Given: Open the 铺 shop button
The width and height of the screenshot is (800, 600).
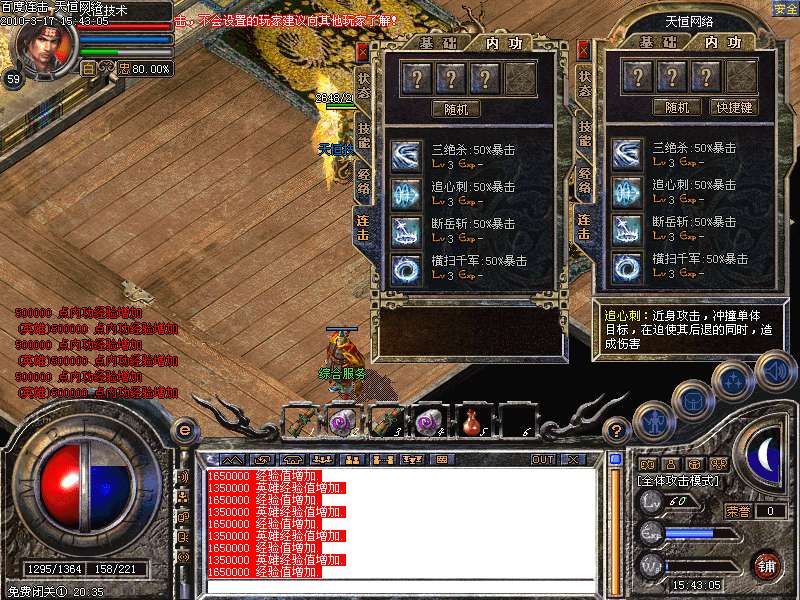Looking at the screenshot, I should click(x=767, y=565).
